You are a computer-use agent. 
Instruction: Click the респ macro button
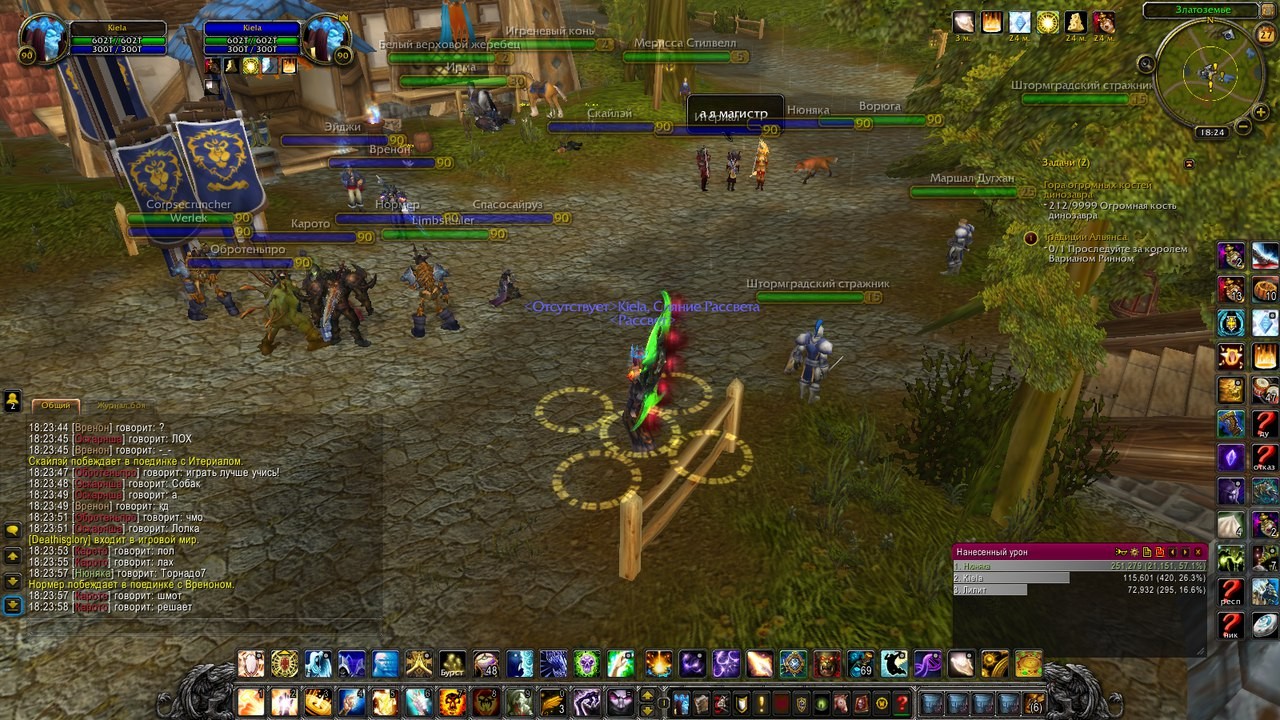click(1231, 591)
